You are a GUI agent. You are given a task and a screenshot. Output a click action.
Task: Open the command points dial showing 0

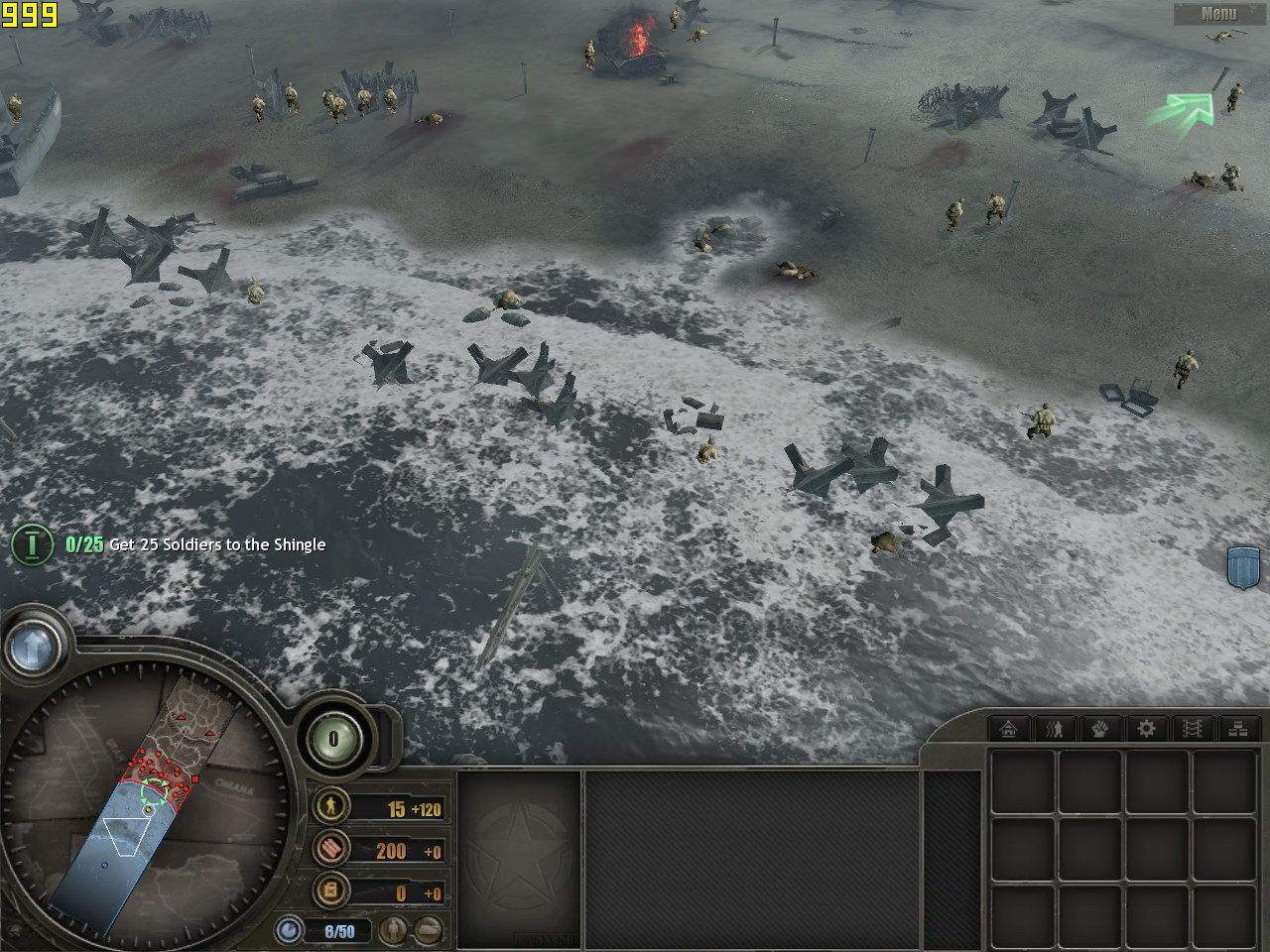point(334,739)
